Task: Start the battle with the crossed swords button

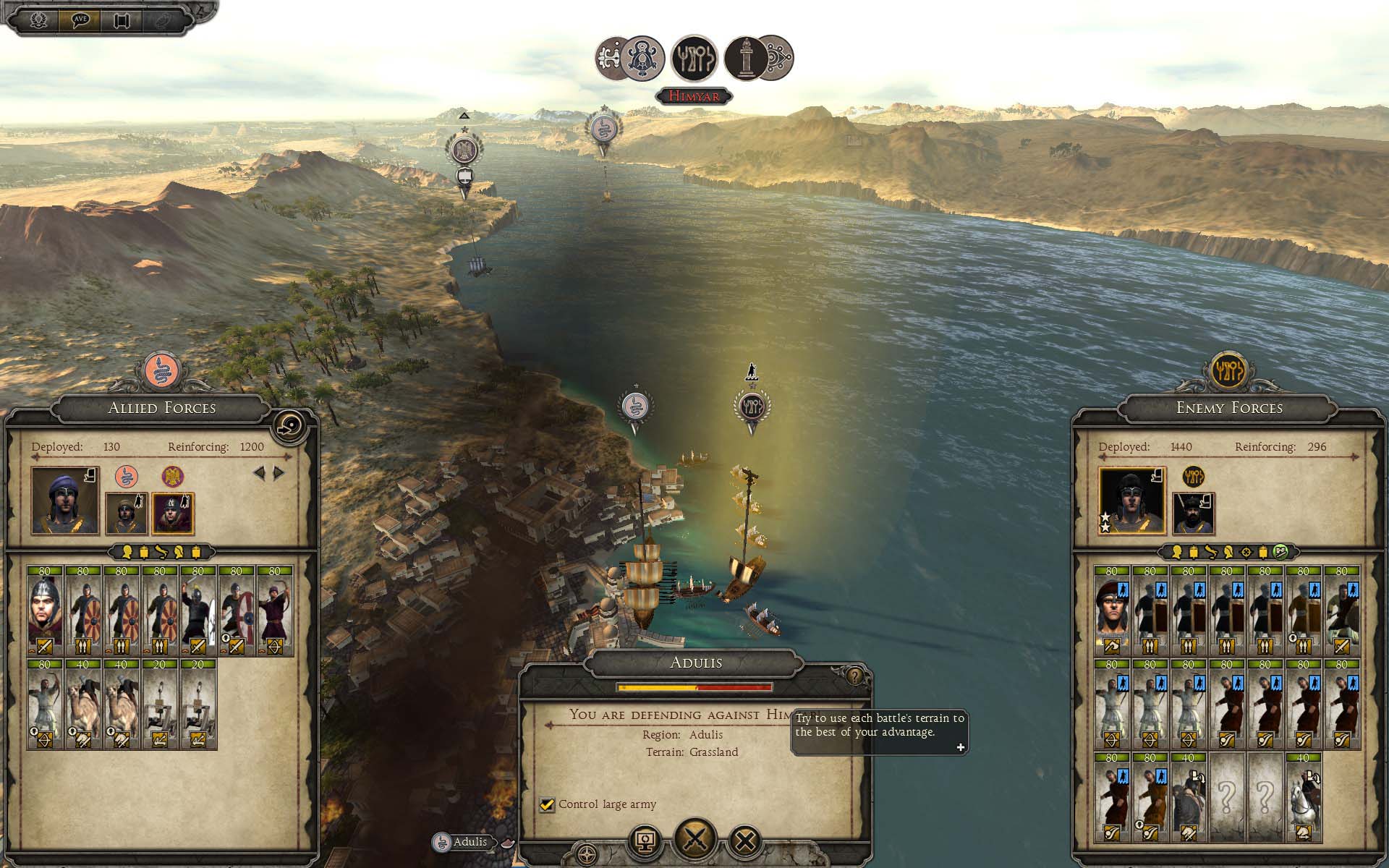Action: point(694,839)
